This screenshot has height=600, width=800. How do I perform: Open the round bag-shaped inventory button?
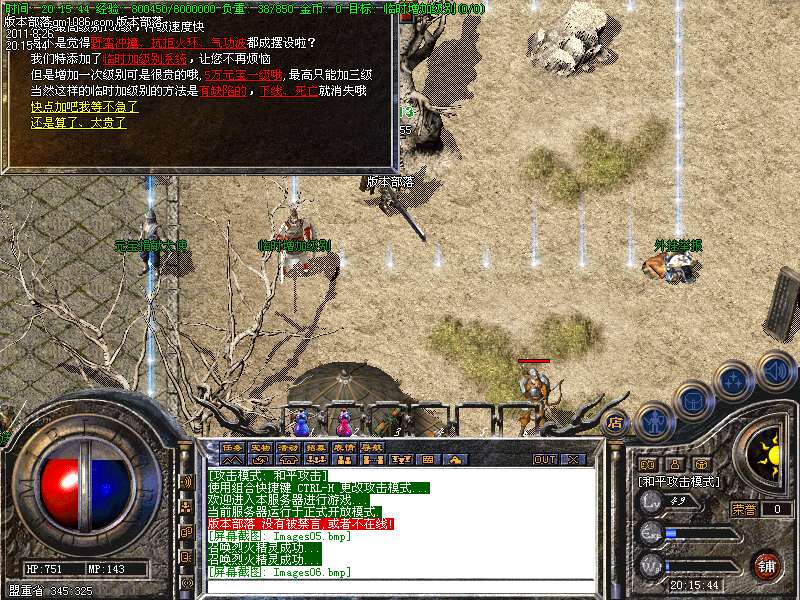point(692,401)
